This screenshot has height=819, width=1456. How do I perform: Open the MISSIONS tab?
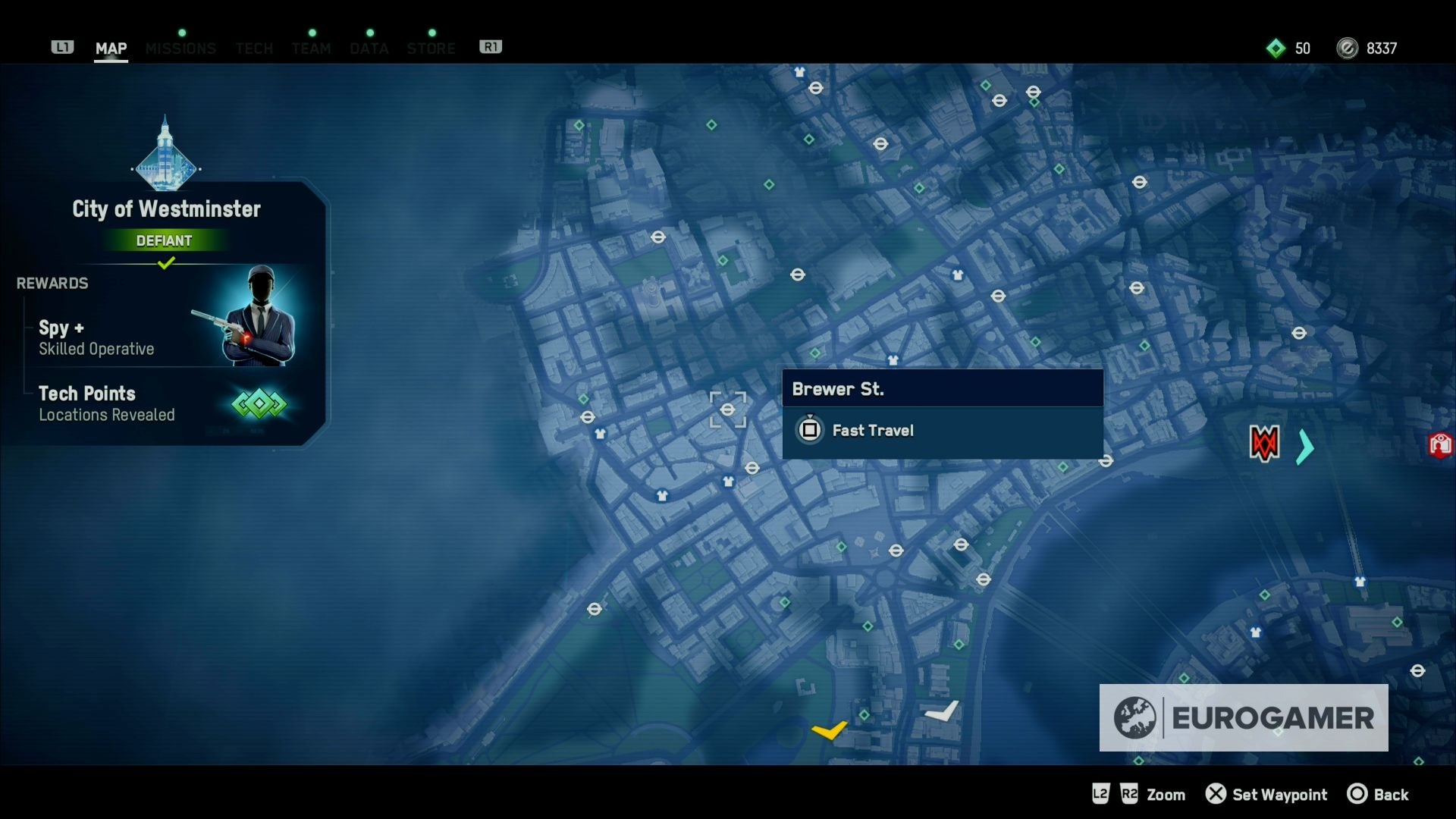click(181, 49)
